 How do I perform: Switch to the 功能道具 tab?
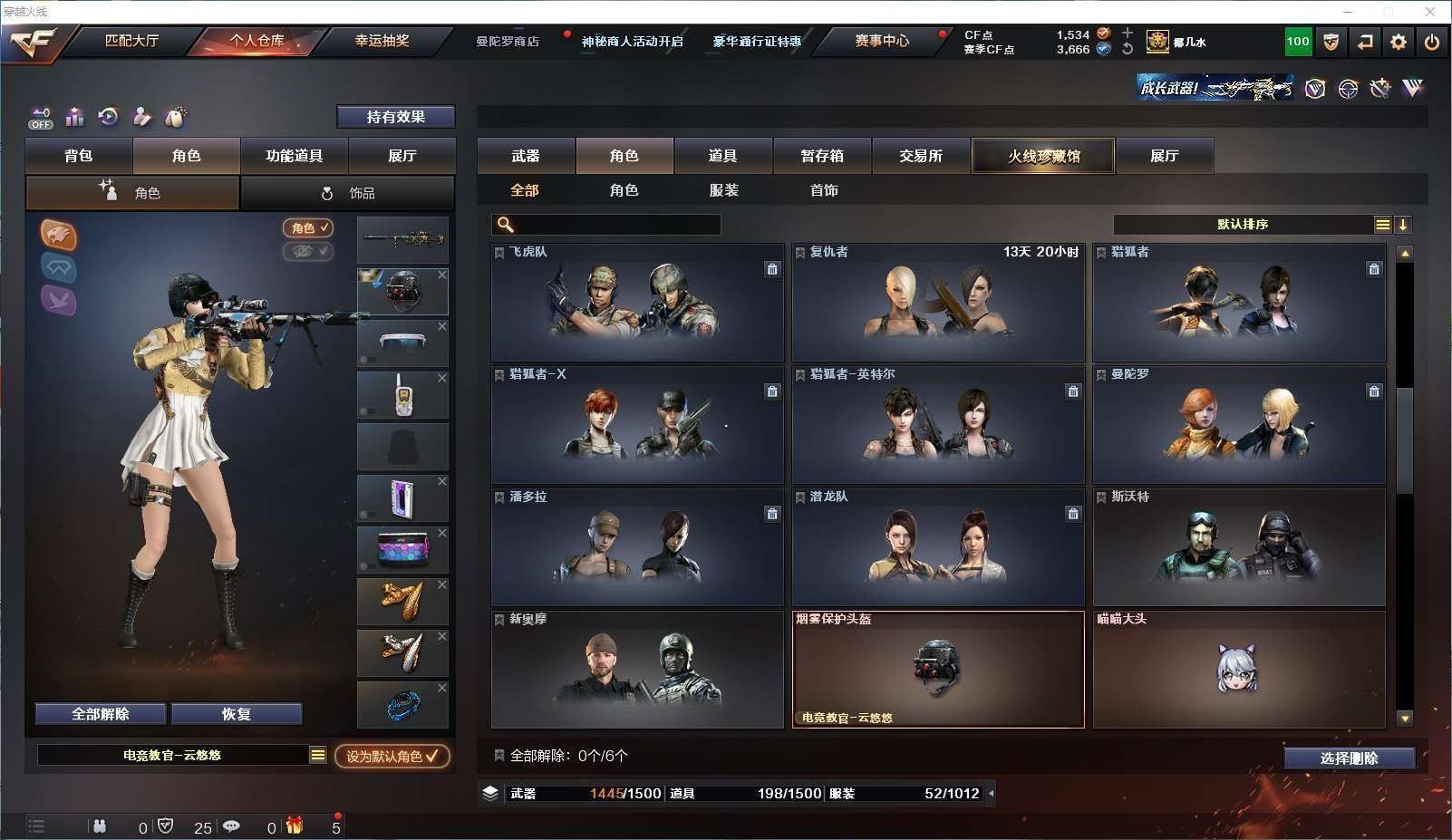click(294, 156)
